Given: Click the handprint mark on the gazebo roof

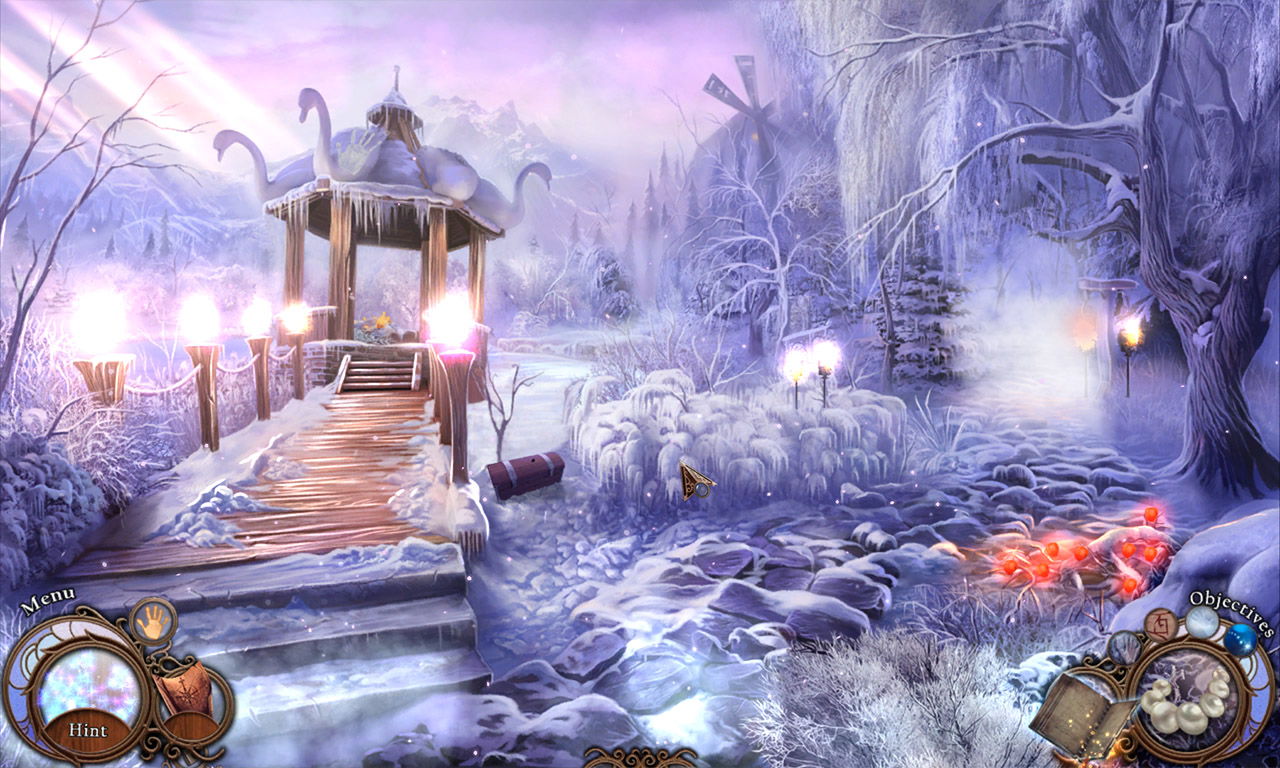Looking at the screenshot, I should (x=360, y=150).
